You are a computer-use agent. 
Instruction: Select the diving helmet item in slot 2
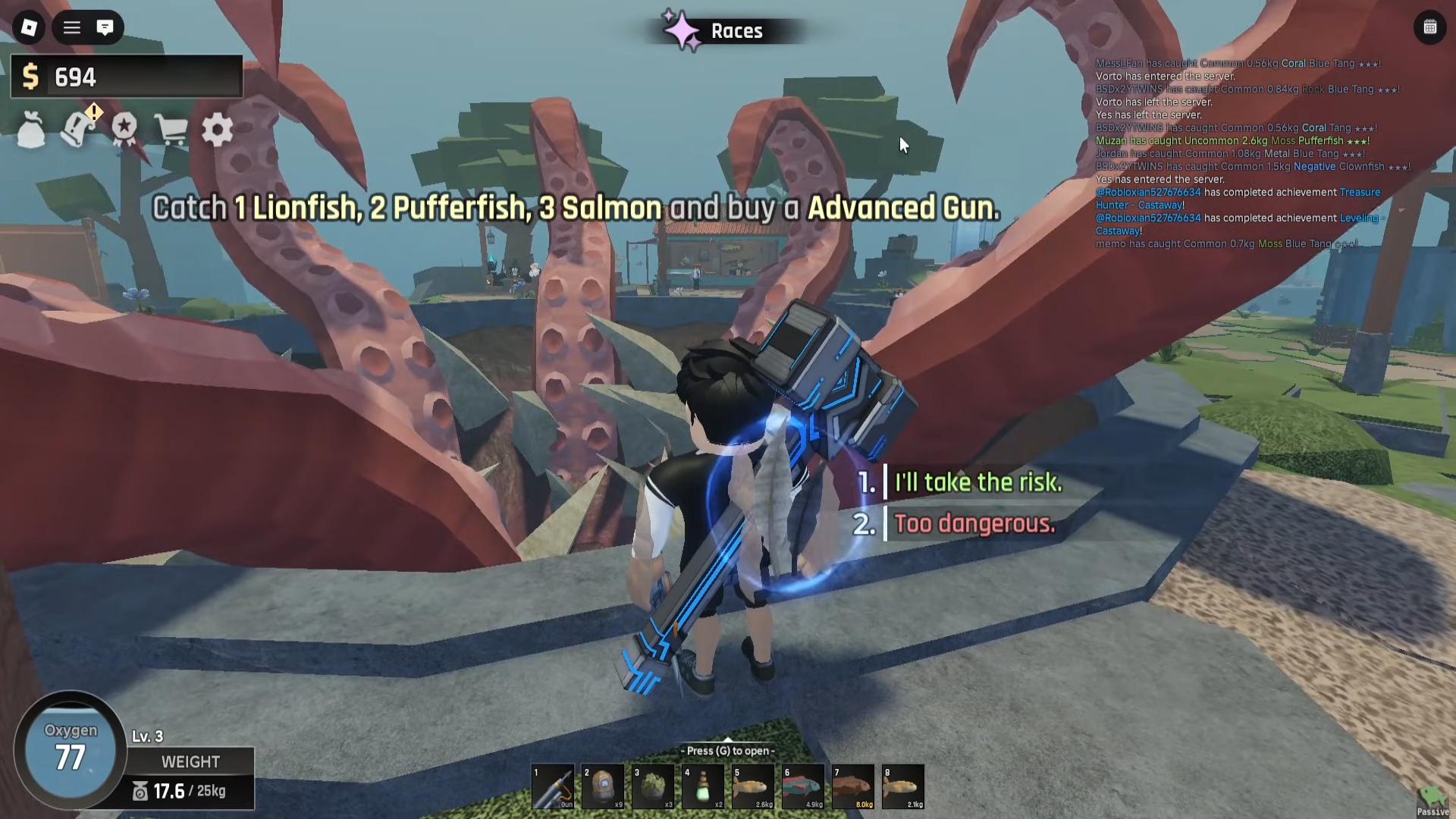(603, 786)
